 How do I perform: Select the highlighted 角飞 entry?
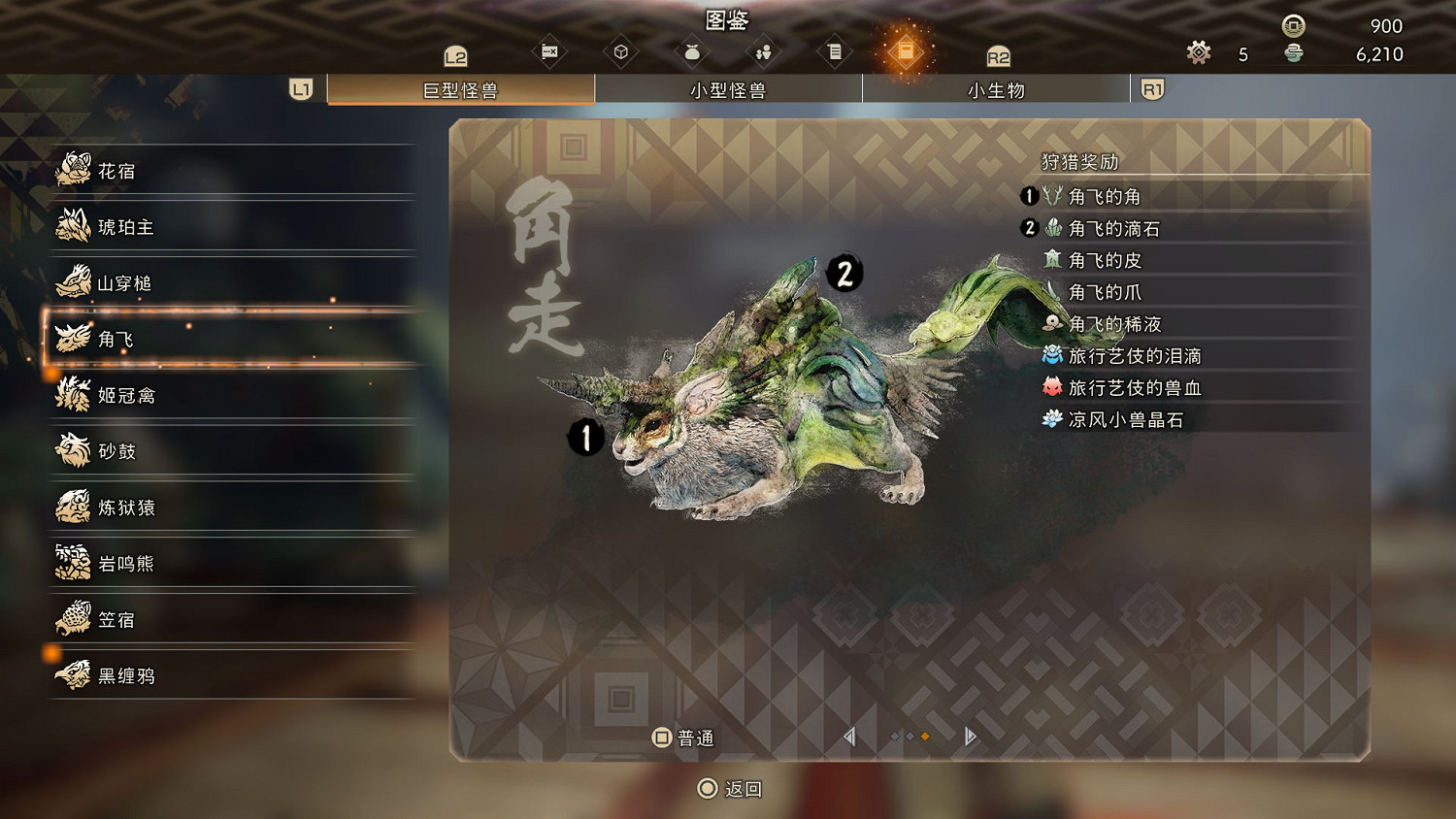(x=233, y=339)
